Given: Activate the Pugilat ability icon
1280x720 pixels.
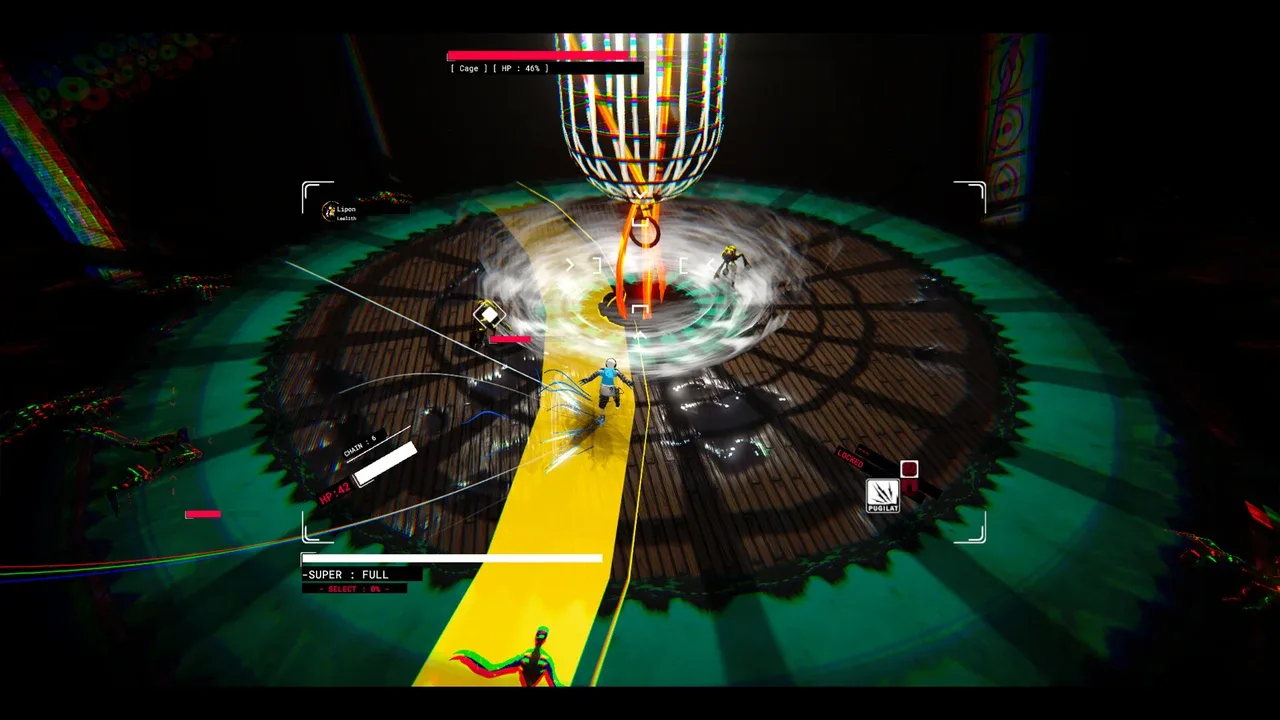Looking at the screenshot, I should 882,494.
